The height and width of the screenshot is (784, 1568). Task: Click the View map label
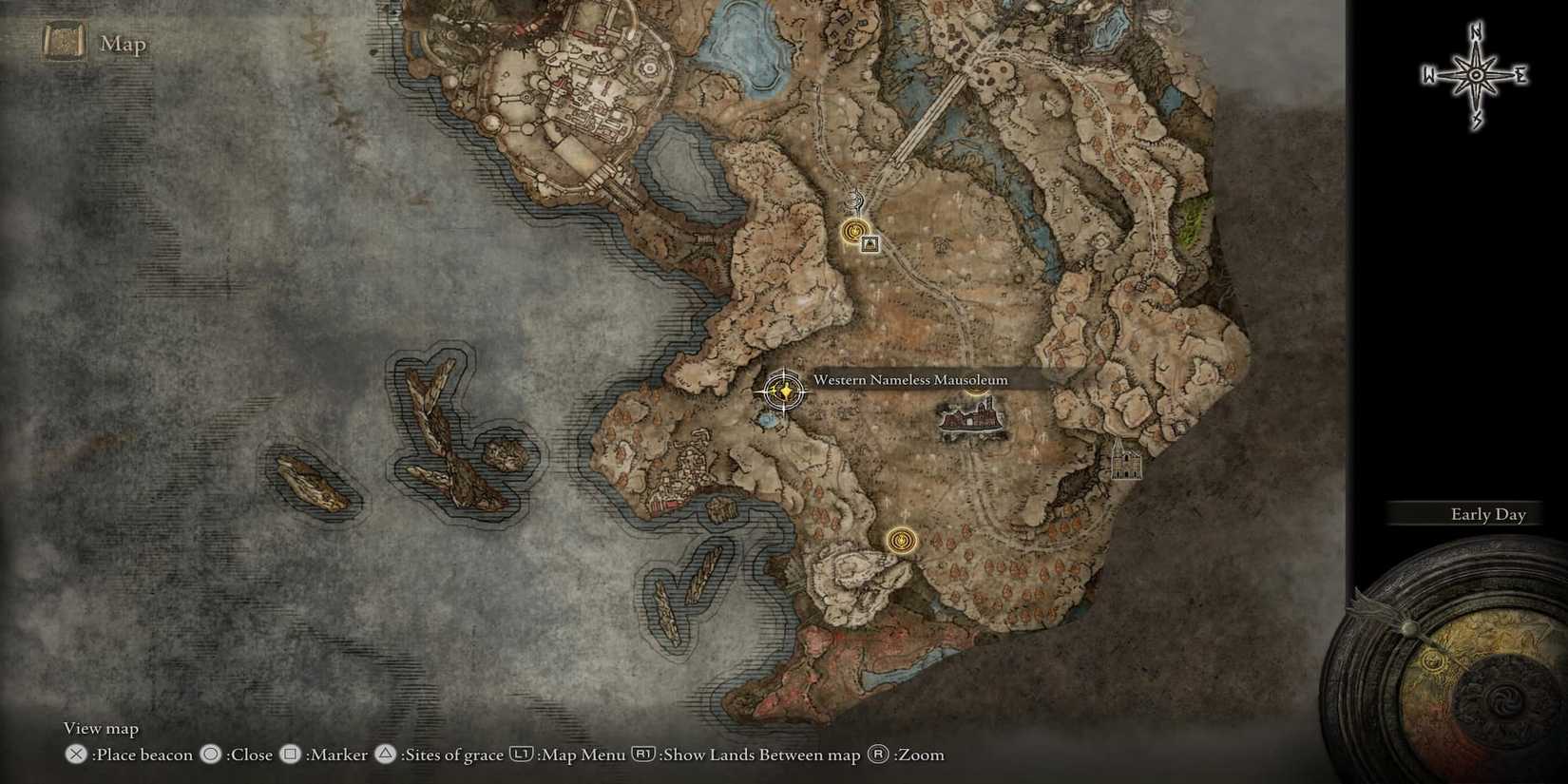coord(100,728)
